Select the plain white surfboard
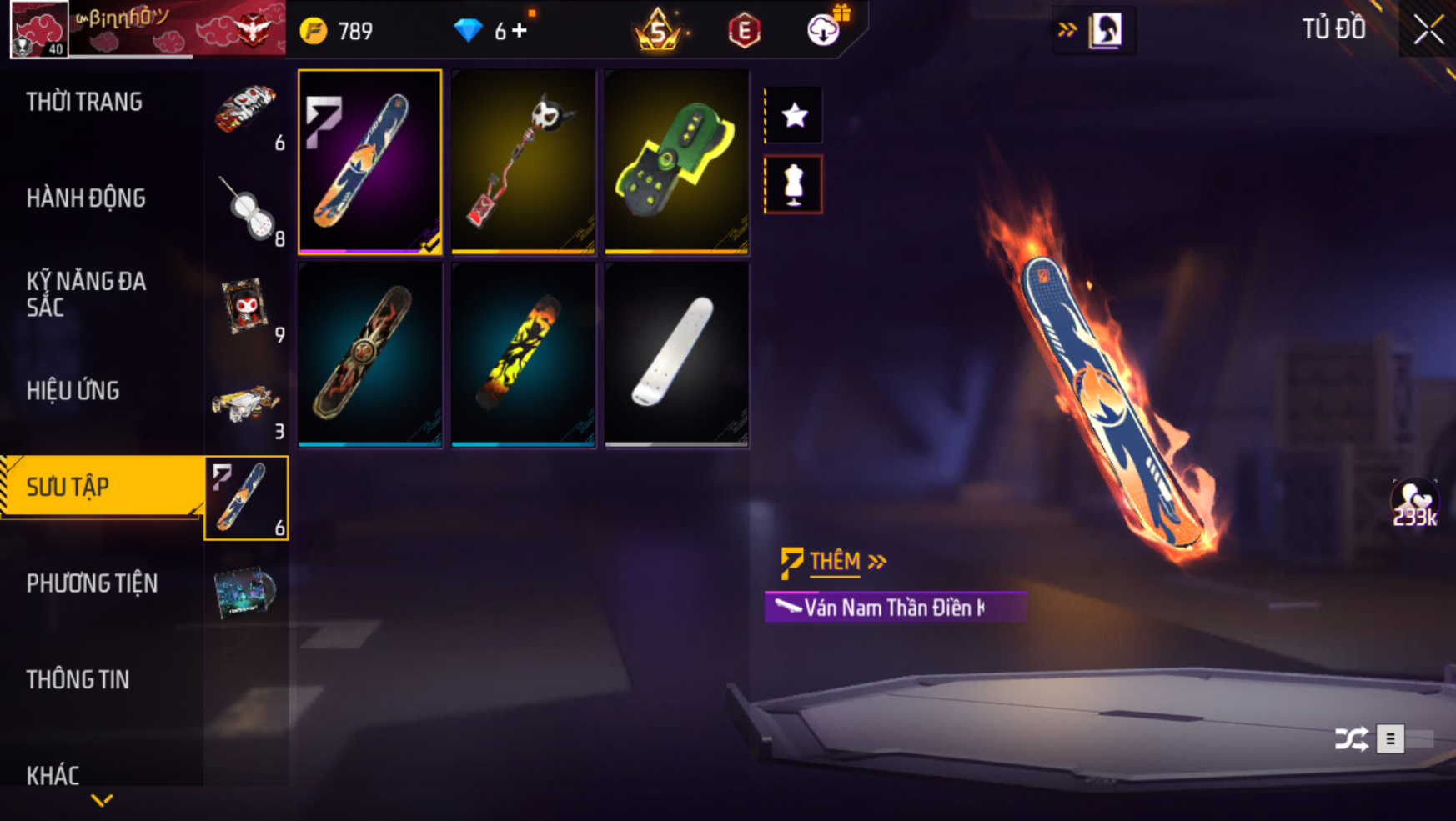 click(x=676, y=355)
